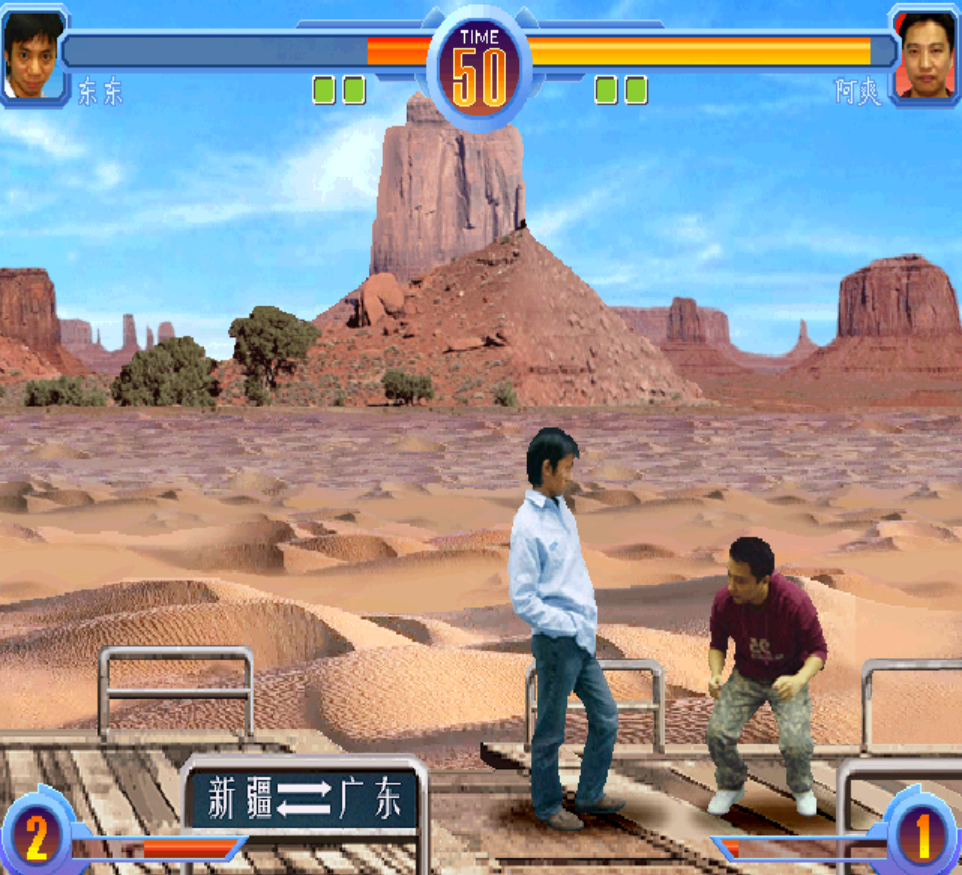
Task: Select the 阿爽 fighter portrait
Action: 927,53
